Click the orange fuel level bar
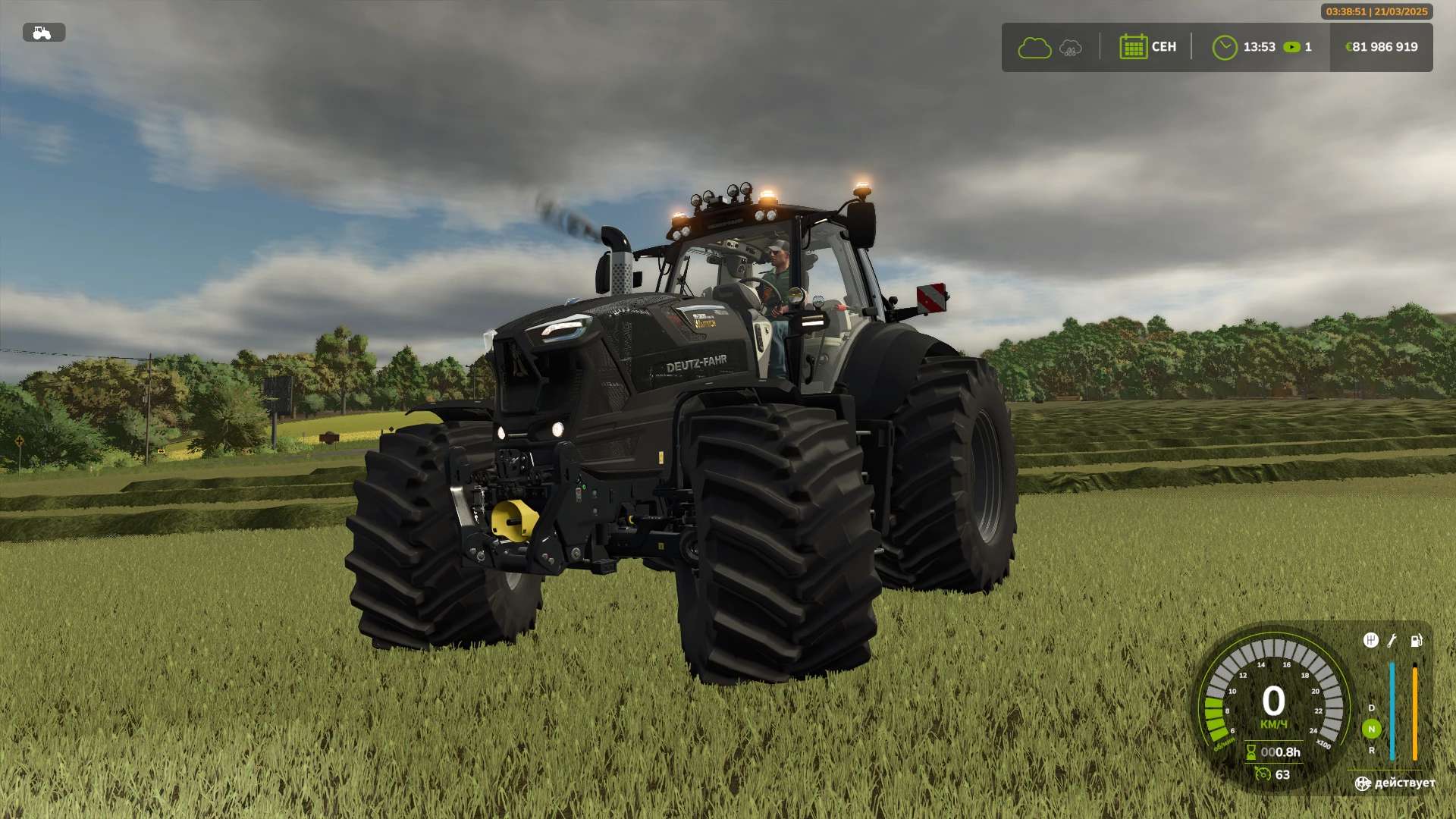 click(x=1415, y=710)
